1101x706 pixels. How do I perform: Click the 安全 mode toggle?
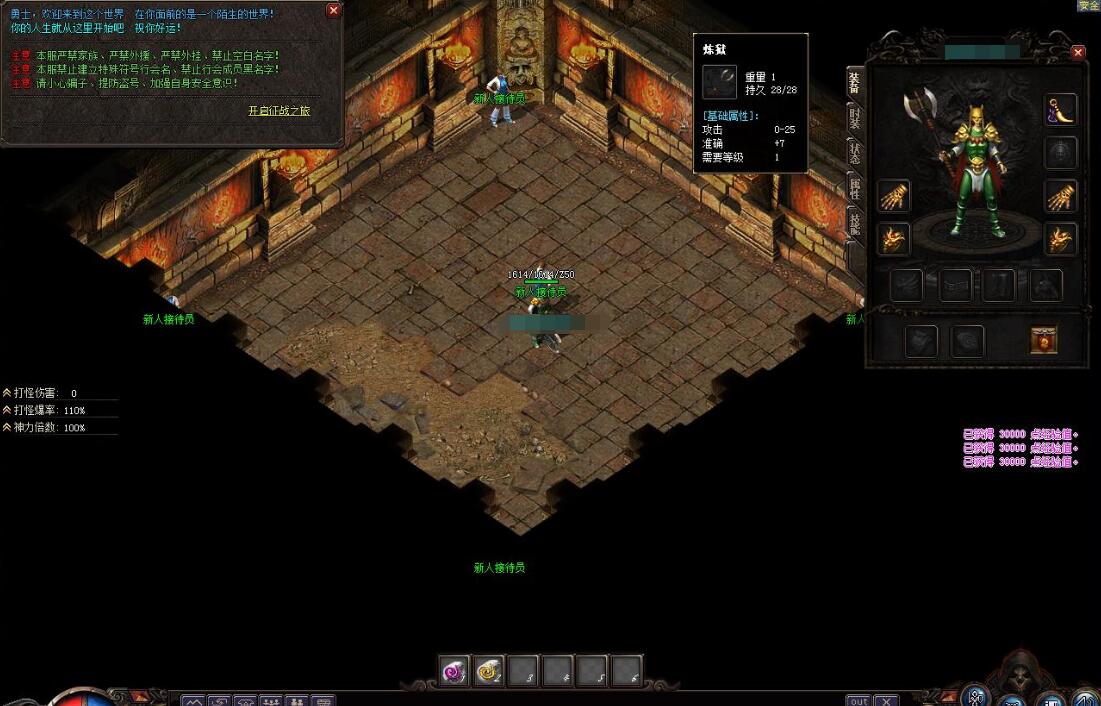click(x=1088, y=5)
